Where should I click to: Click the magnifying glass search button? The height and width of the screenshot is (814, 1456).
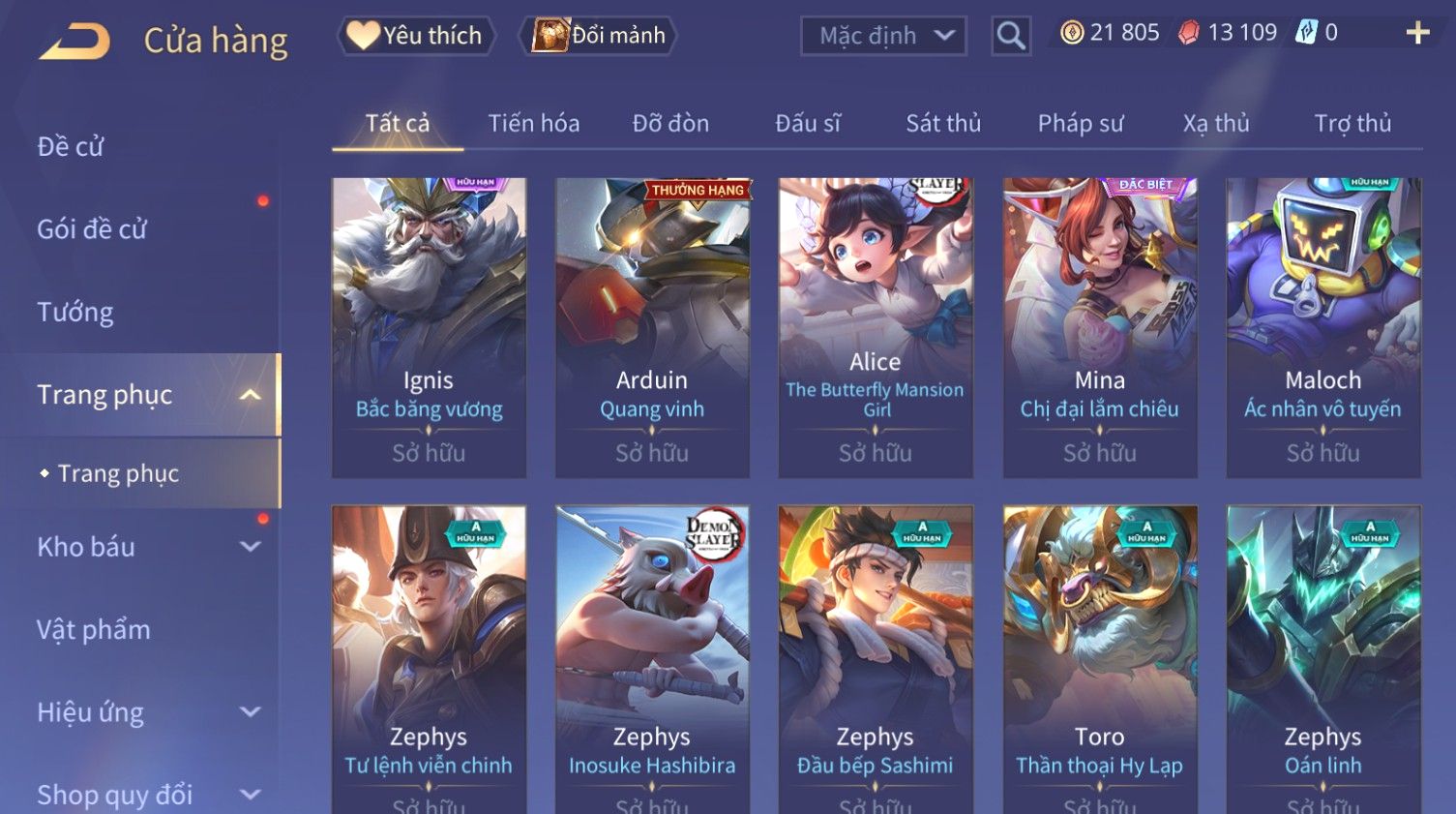coord(1011,37)
